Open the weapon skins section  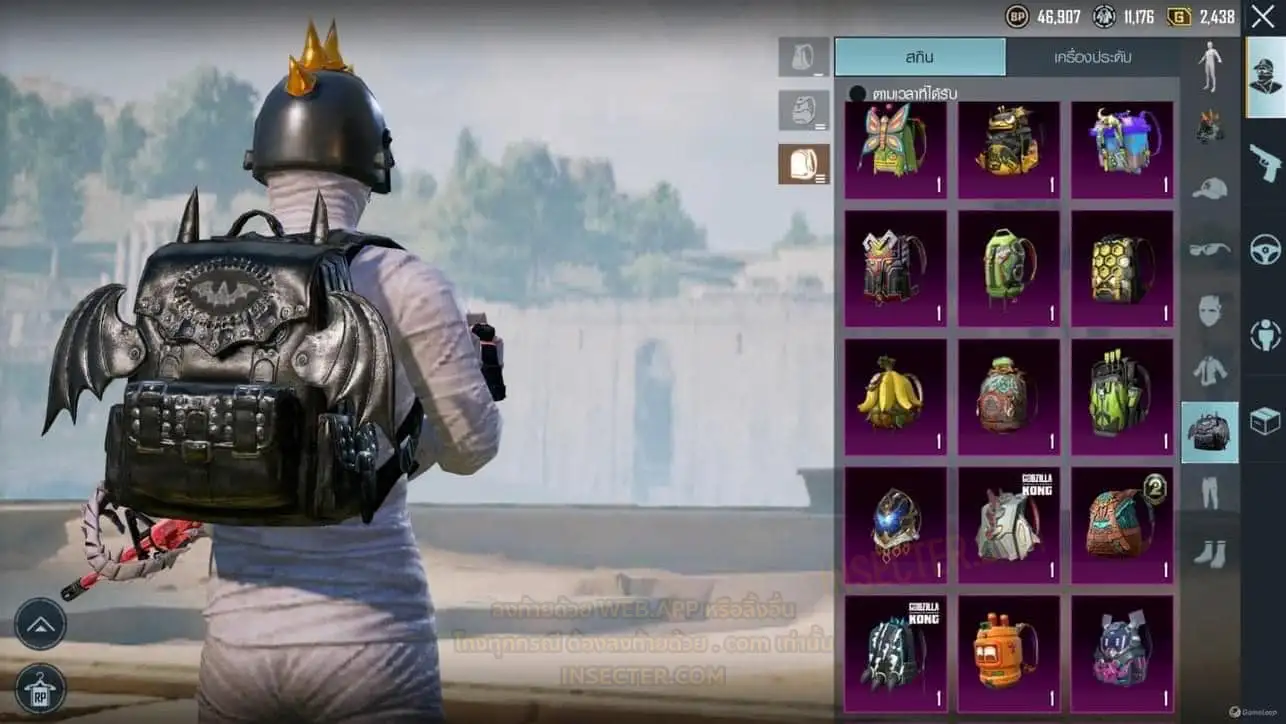1265,162
